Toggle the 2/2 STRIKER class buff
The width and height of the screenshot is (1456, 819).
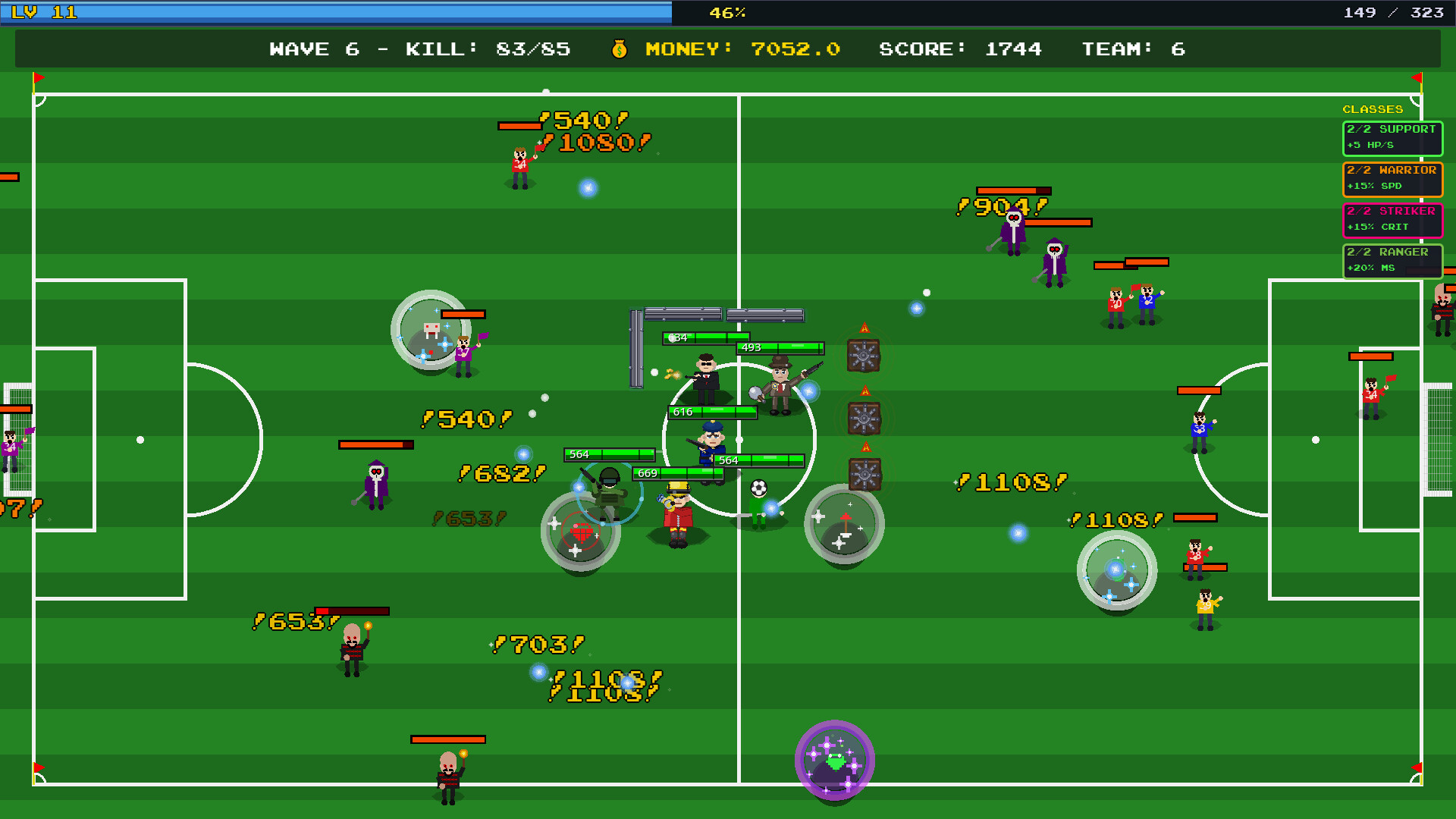pos(1393,220)
